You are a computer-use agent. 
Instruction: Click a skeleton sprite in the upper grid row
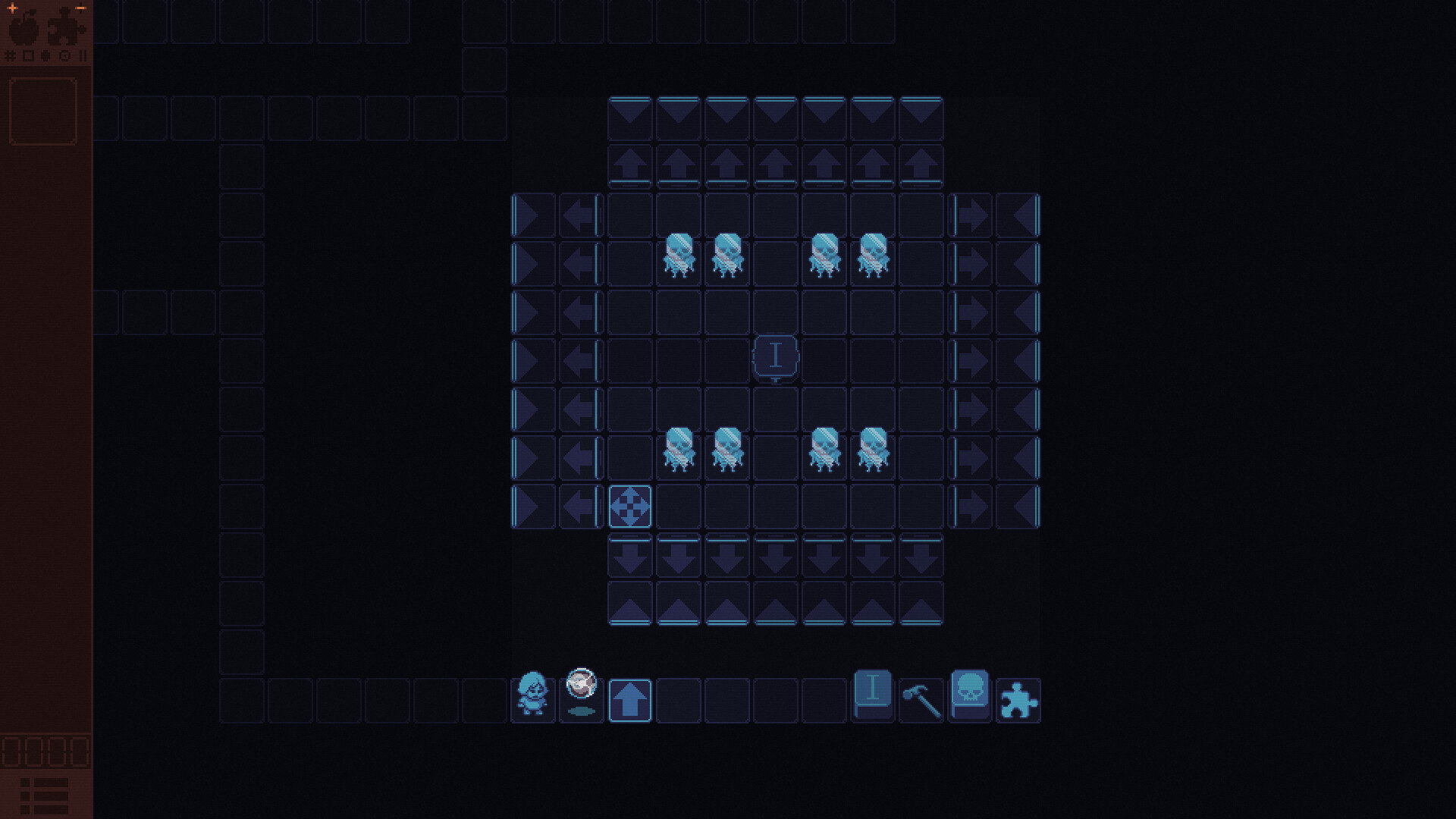click(x=679, y=254)
